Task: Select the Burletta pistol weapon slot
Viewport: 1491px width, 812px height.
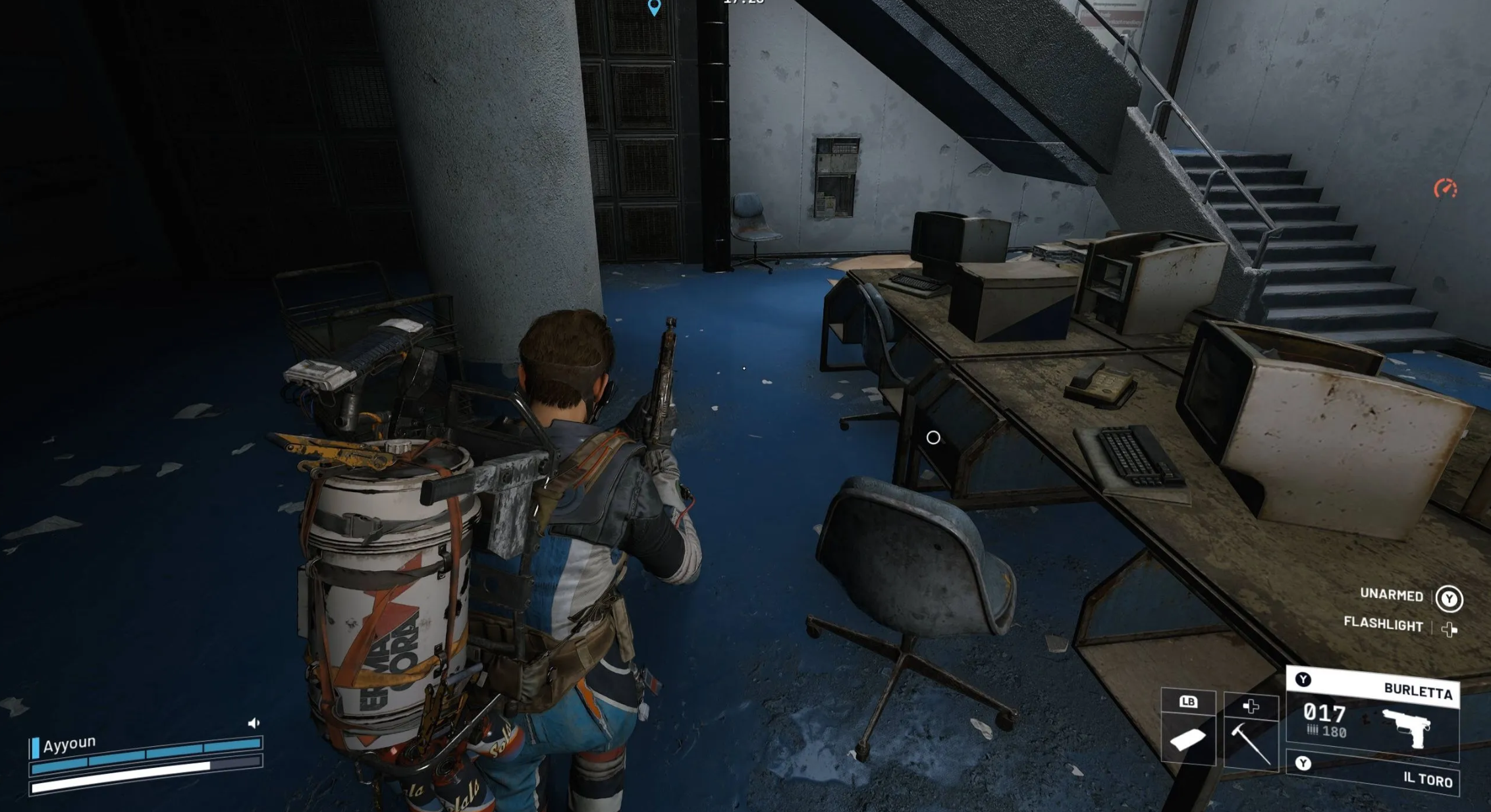Action: pos(1372,719)
